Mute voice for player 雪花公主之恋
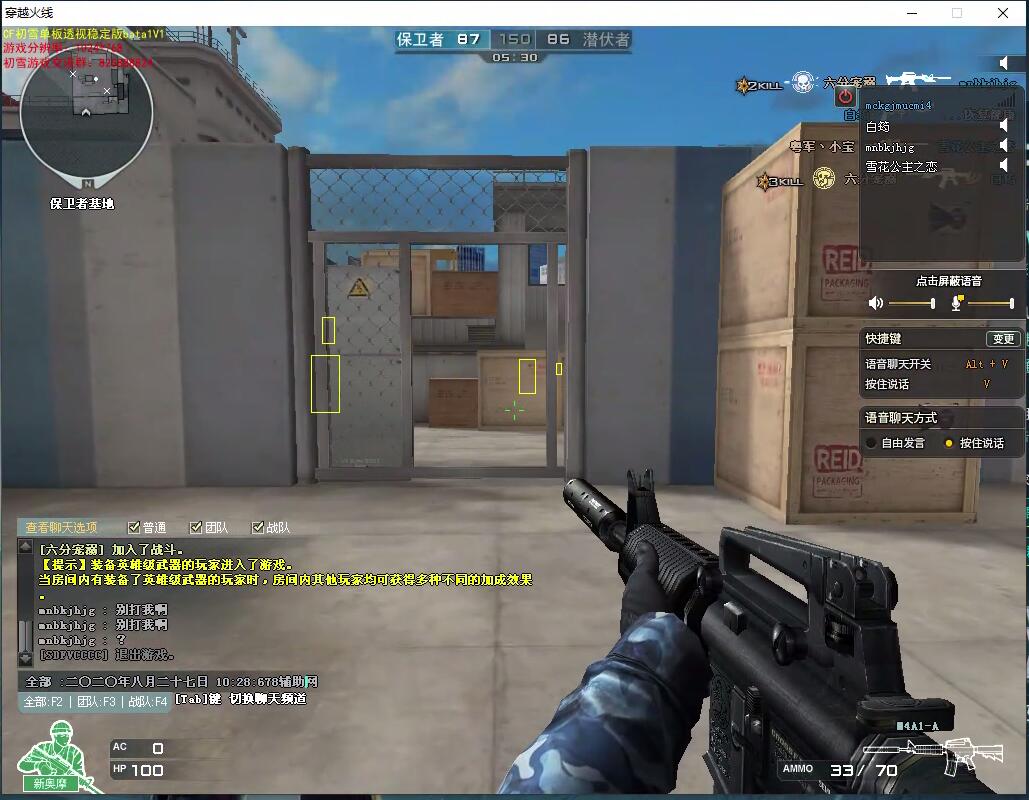1029x800 pixels. coord(1003,166)
